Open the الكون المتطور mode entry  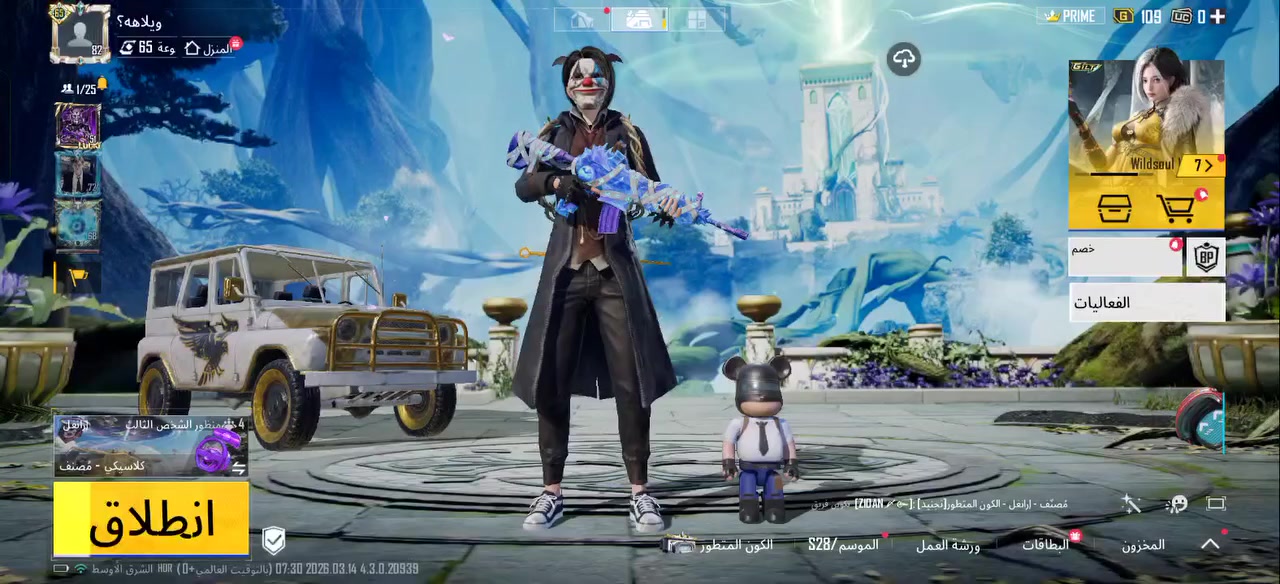tap(722, 545)
